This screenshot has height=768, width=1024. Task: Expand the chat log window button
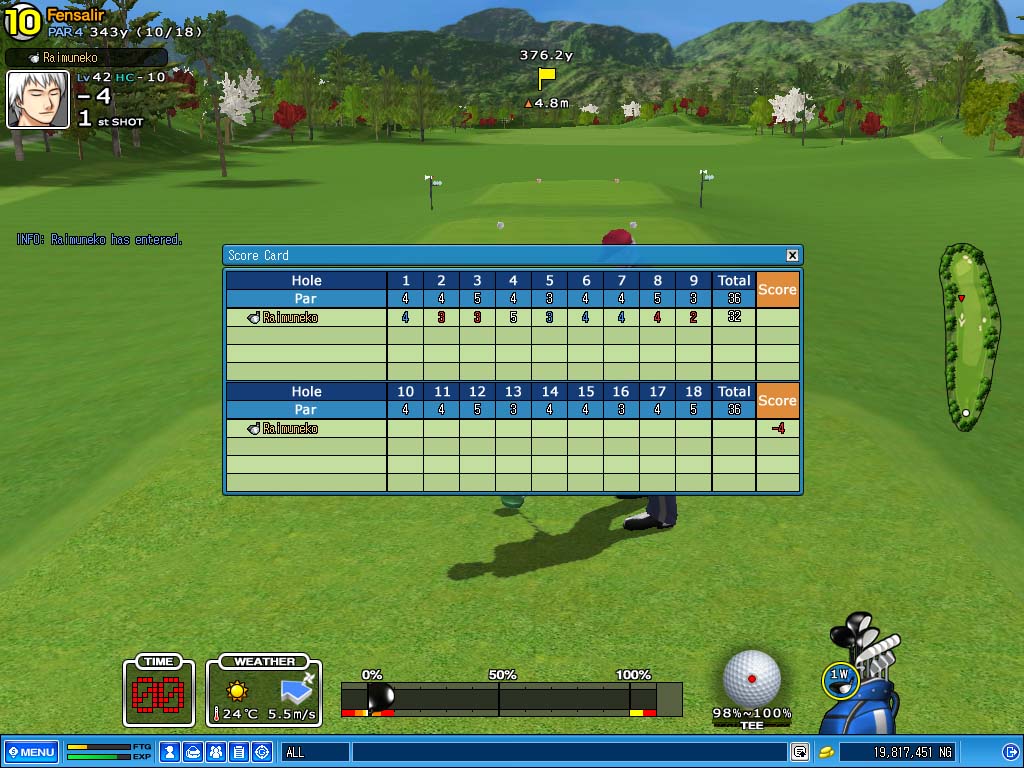click(800, 752)
